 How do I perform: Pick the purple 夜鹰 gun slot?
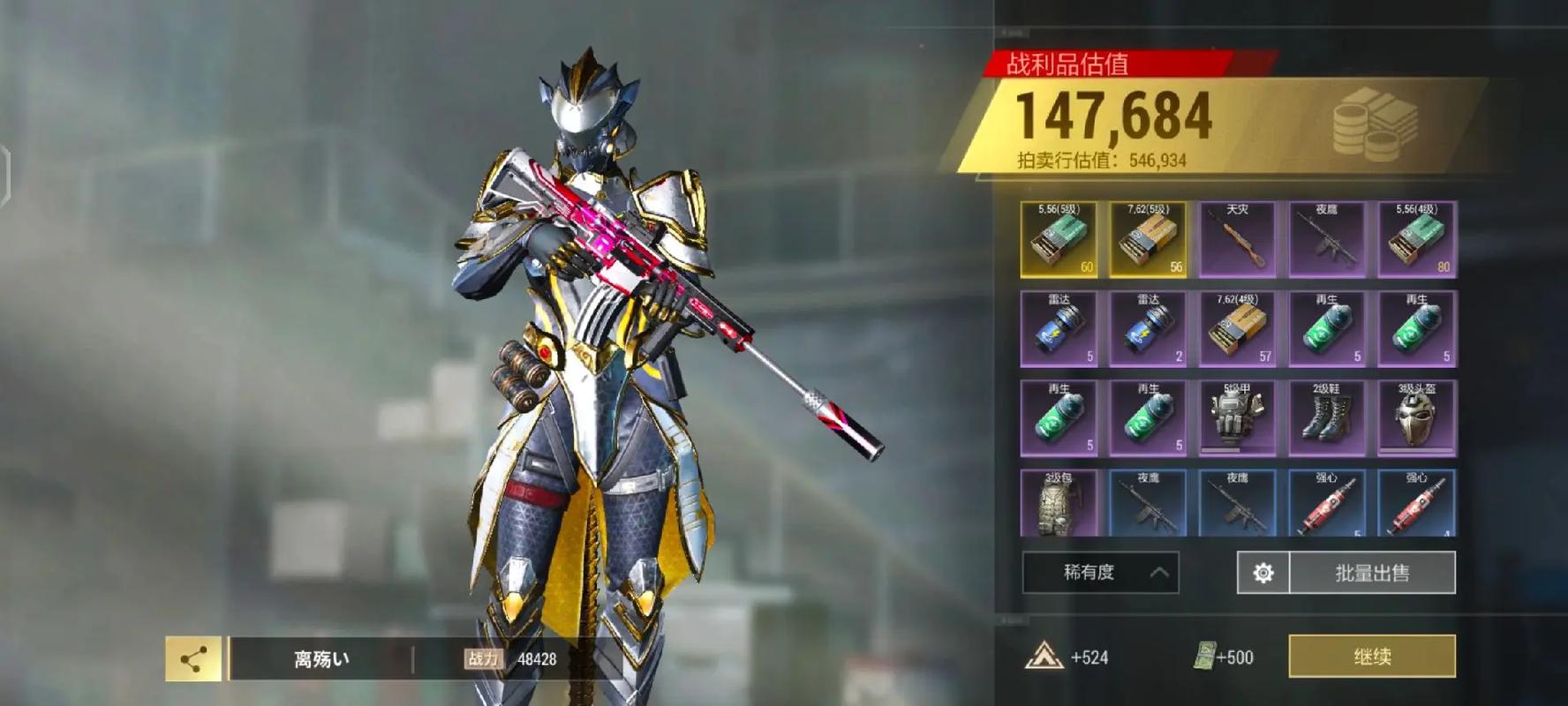pos(1327,240)
